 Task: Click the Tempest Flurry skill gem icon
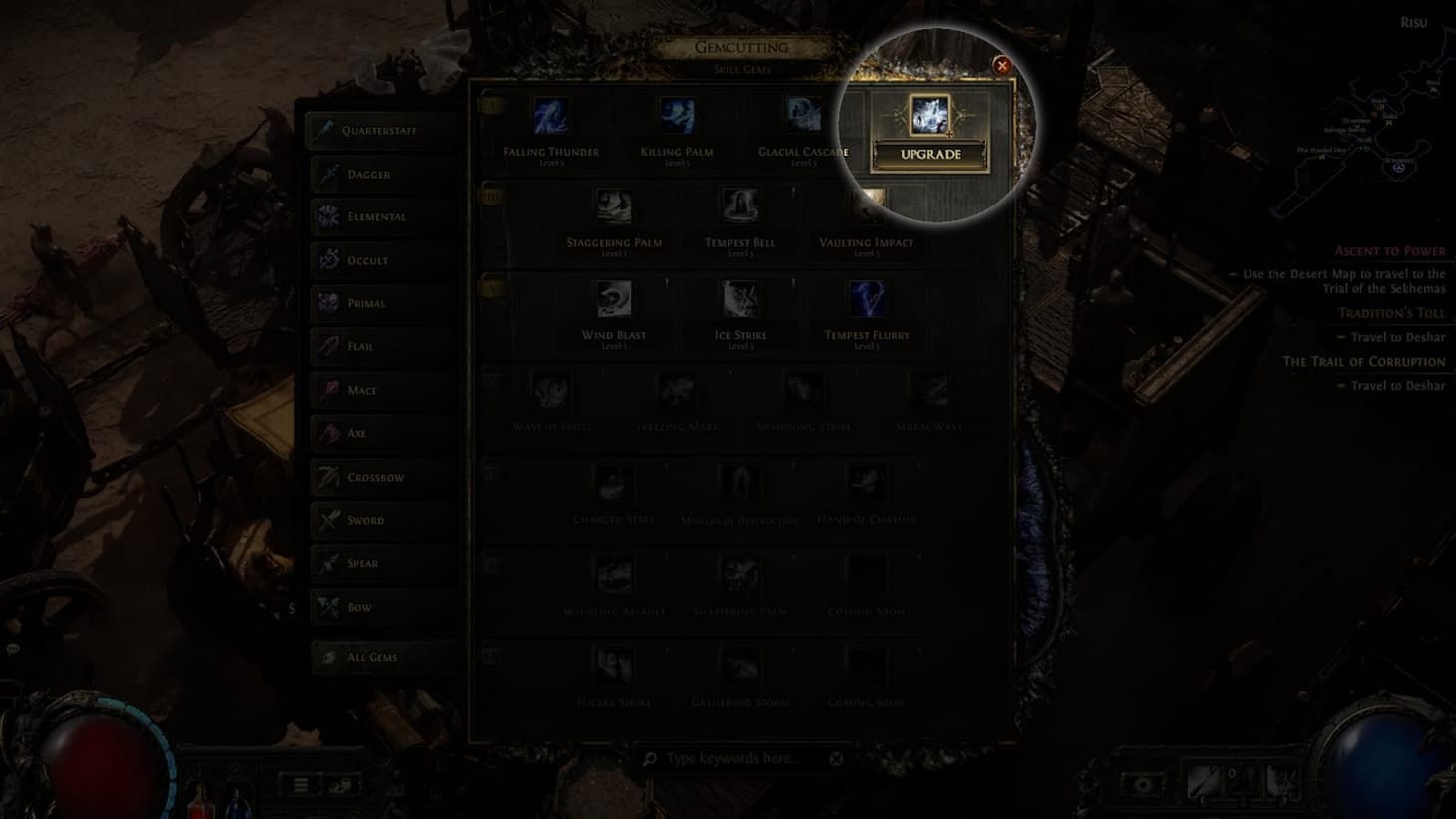(865, 299)
